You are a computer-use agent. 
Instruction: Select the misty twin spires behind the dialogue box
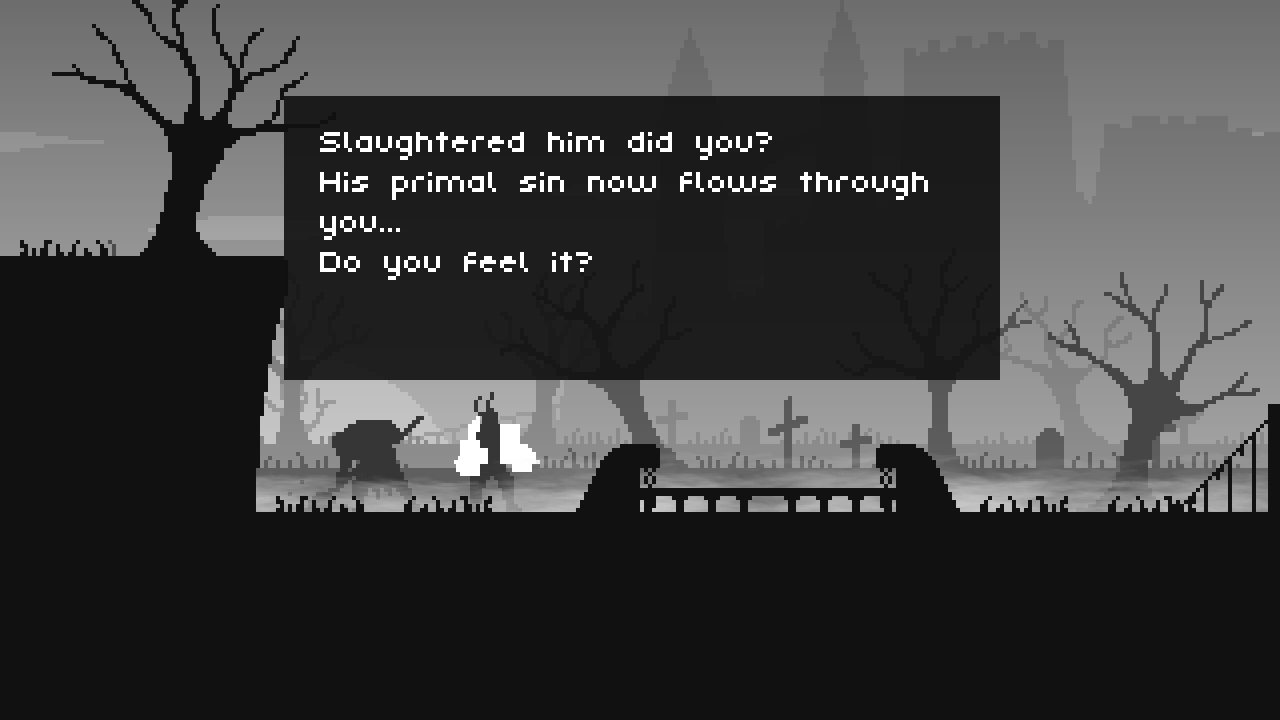(690, 60)
